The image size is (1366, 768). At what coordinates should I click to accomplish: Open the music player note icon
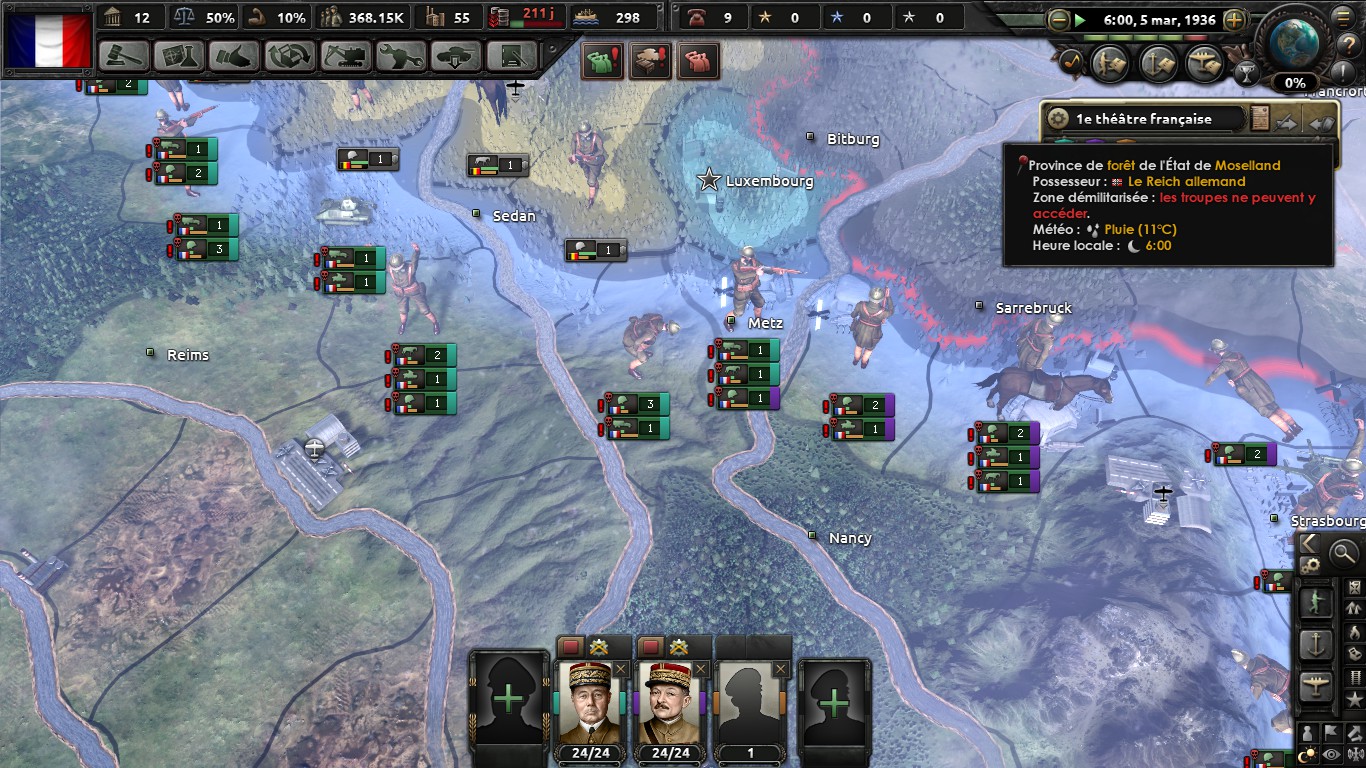click(1073, 62)
